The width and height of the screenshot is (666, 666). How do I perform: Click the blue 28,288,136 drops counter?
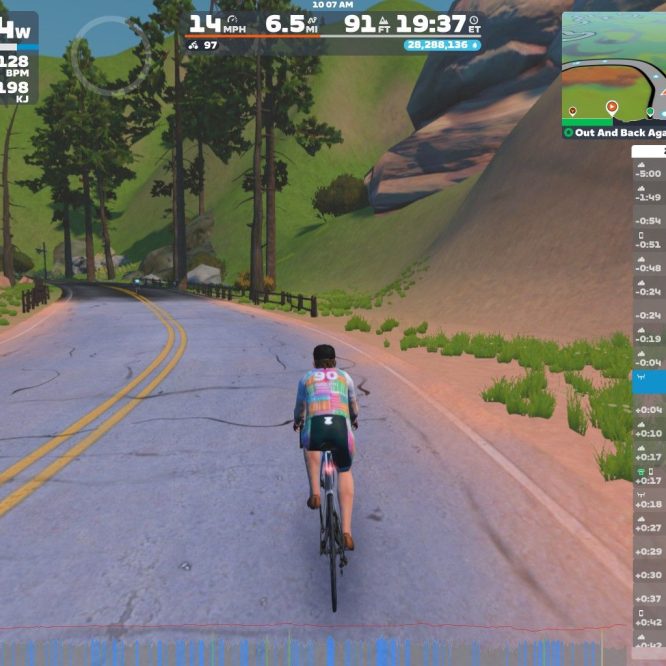(442, 45)
